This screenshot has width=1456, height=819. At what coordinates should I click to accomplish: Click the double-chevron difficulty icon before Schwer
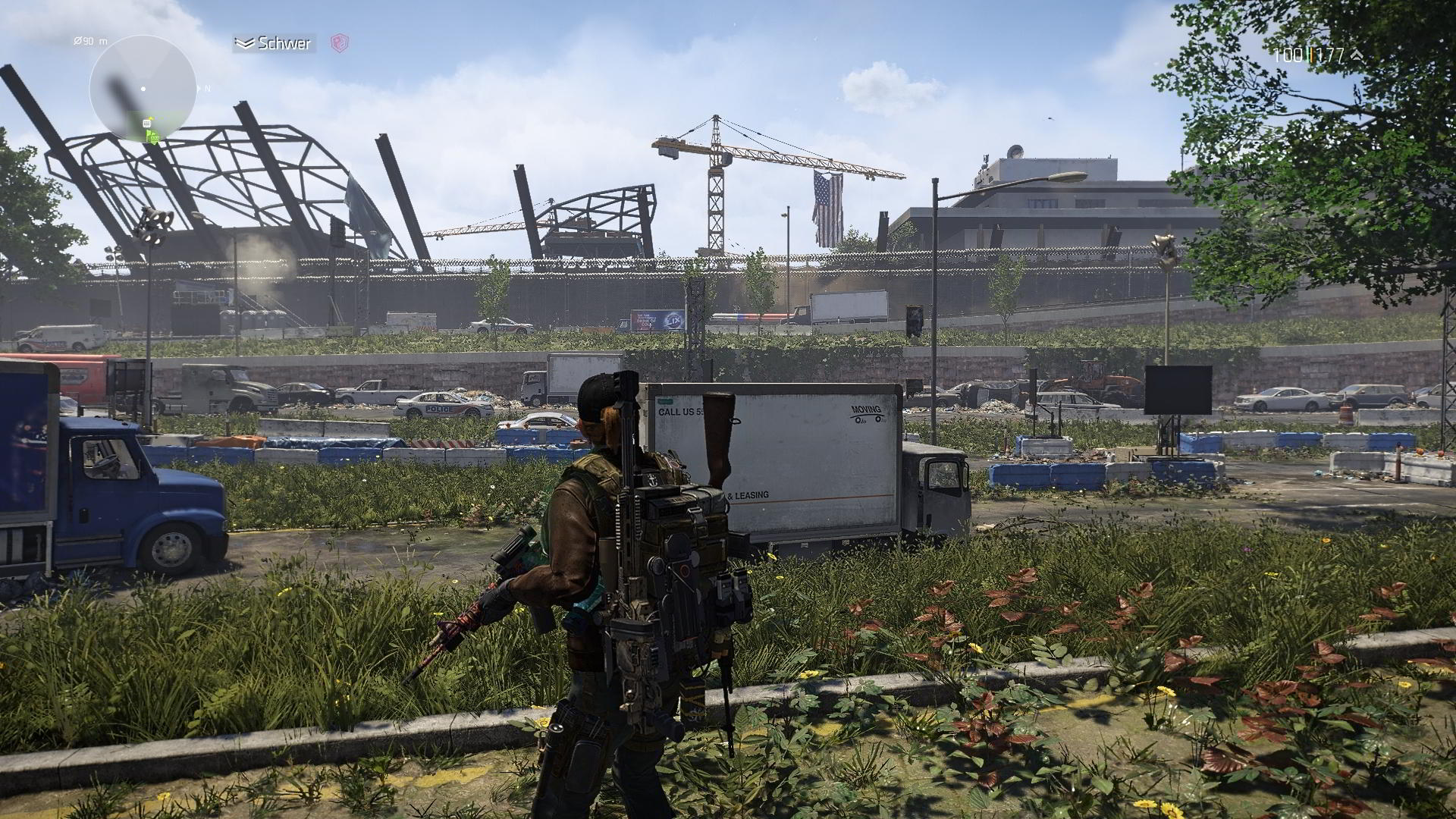[245, 42]
